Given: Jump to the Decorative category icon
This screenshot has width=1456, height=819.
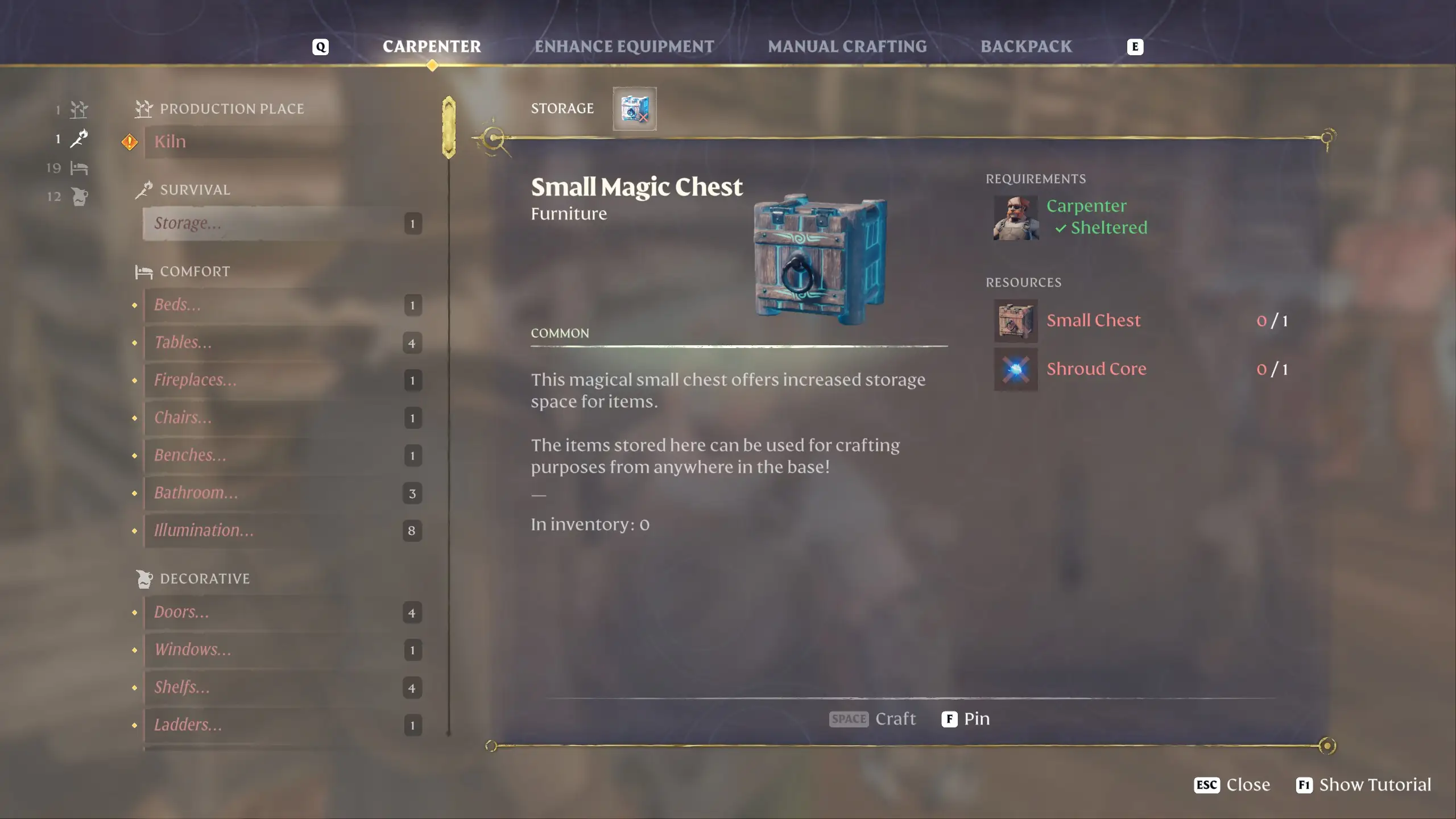Looking at the screenshot, I should point(79,197).
